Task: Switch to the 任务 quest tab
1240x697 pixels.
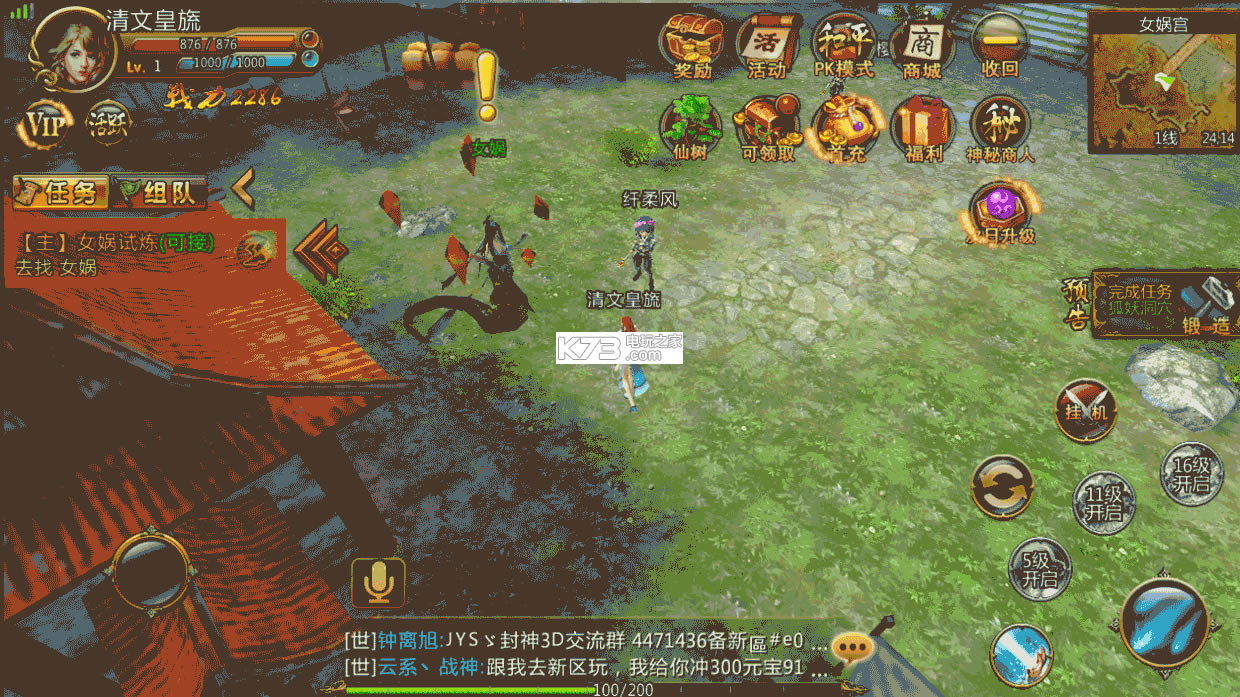Action: click(61, 192)
